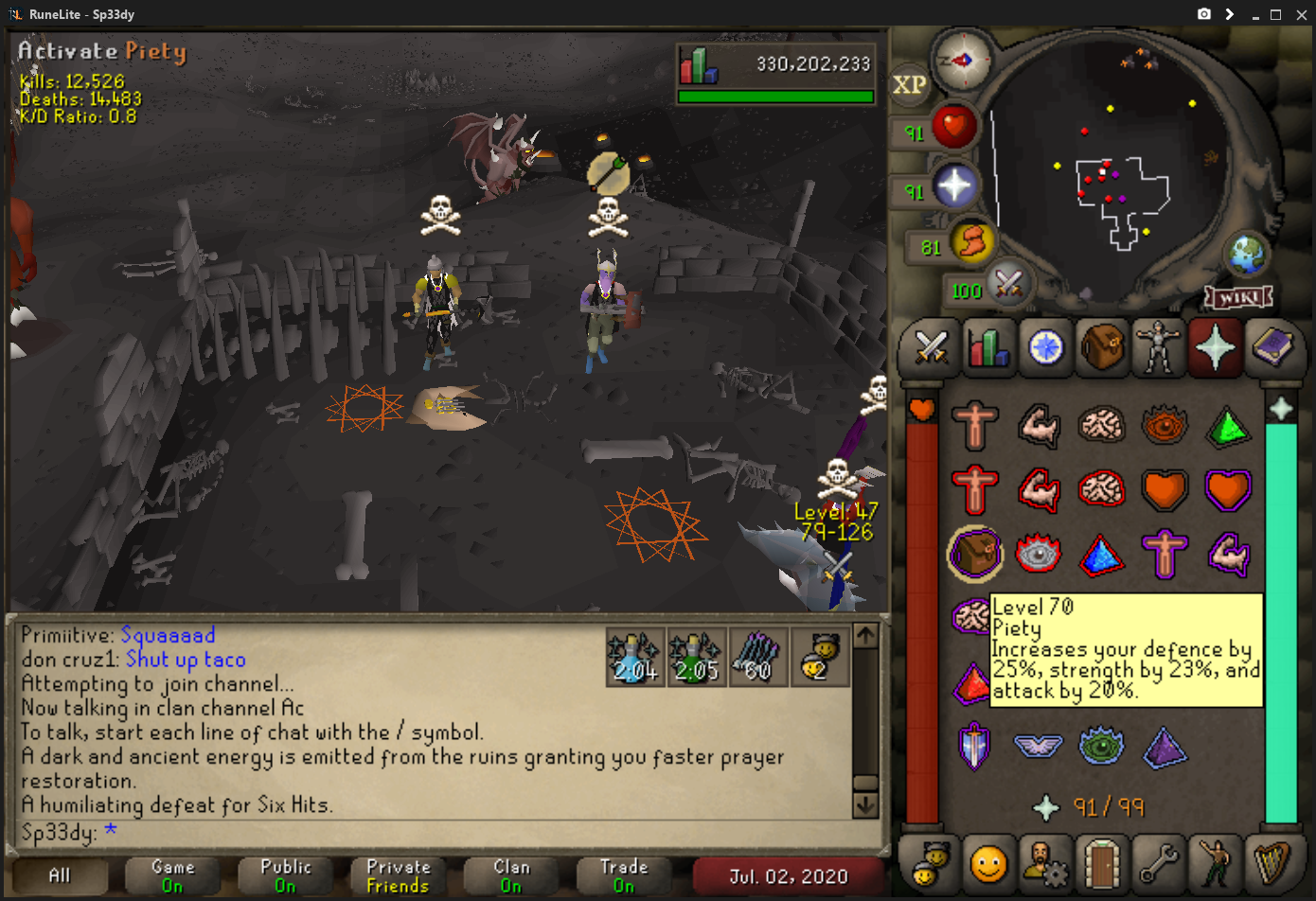The height and width of the screenshot is (901, 1316).
Task: Open the Inventory backpack tab
Action: pos(1103,347)
